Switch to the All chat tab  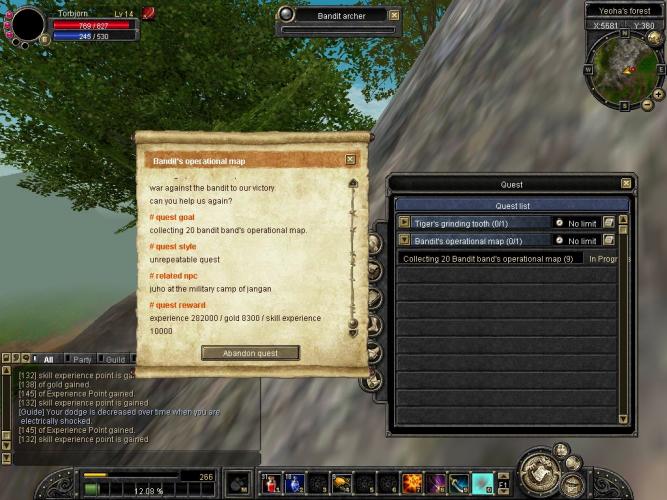[x=47, y=359]
